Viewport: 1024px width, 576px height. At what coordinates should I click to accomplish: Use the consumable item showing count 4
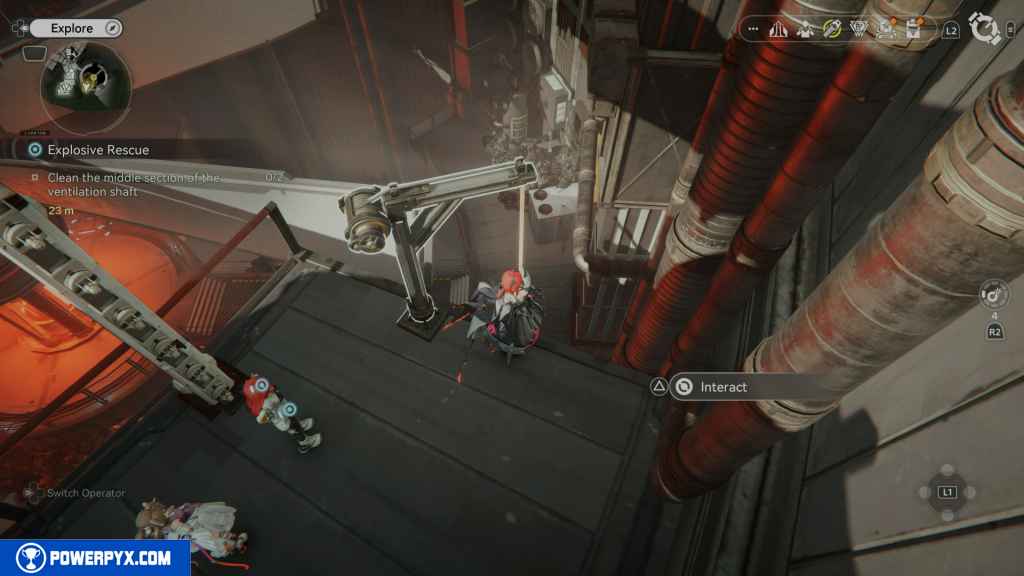click(x=995, y=294)
